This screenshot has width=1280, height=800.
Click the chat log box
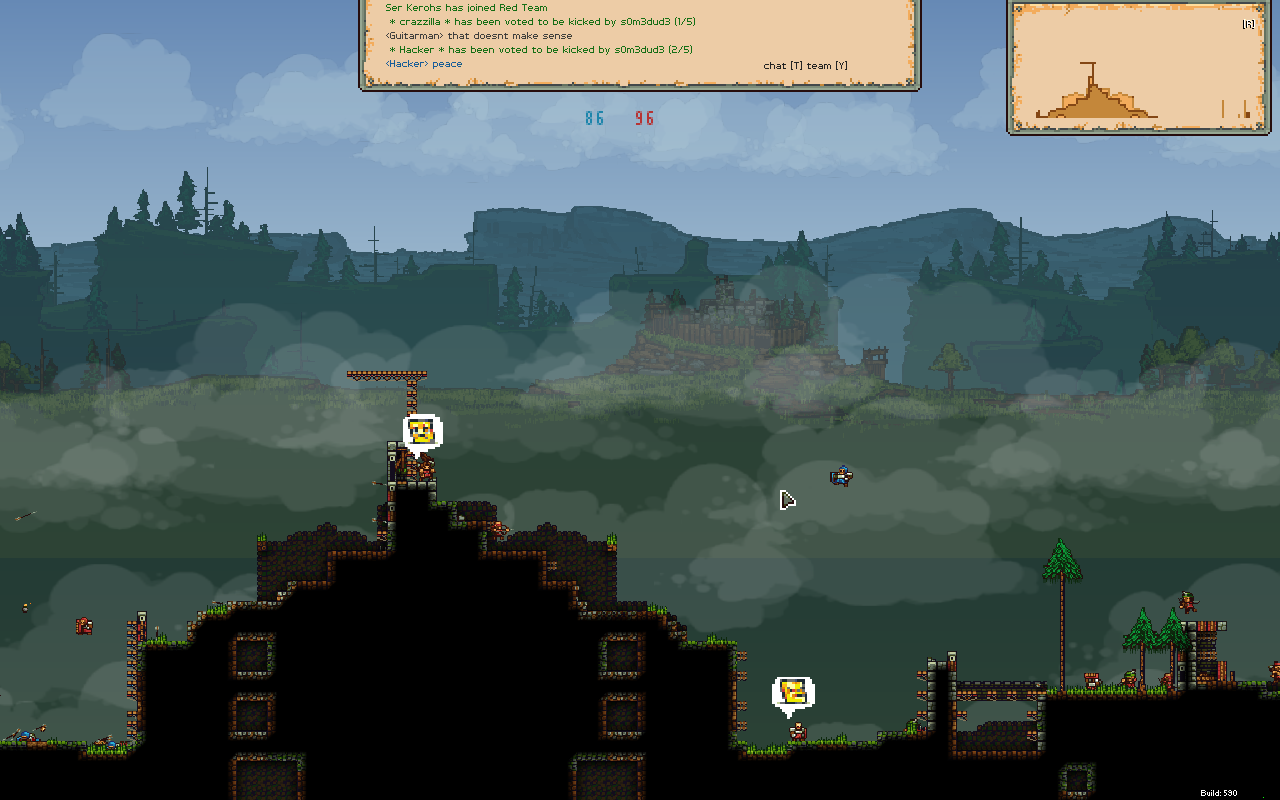tap(639, 42)
